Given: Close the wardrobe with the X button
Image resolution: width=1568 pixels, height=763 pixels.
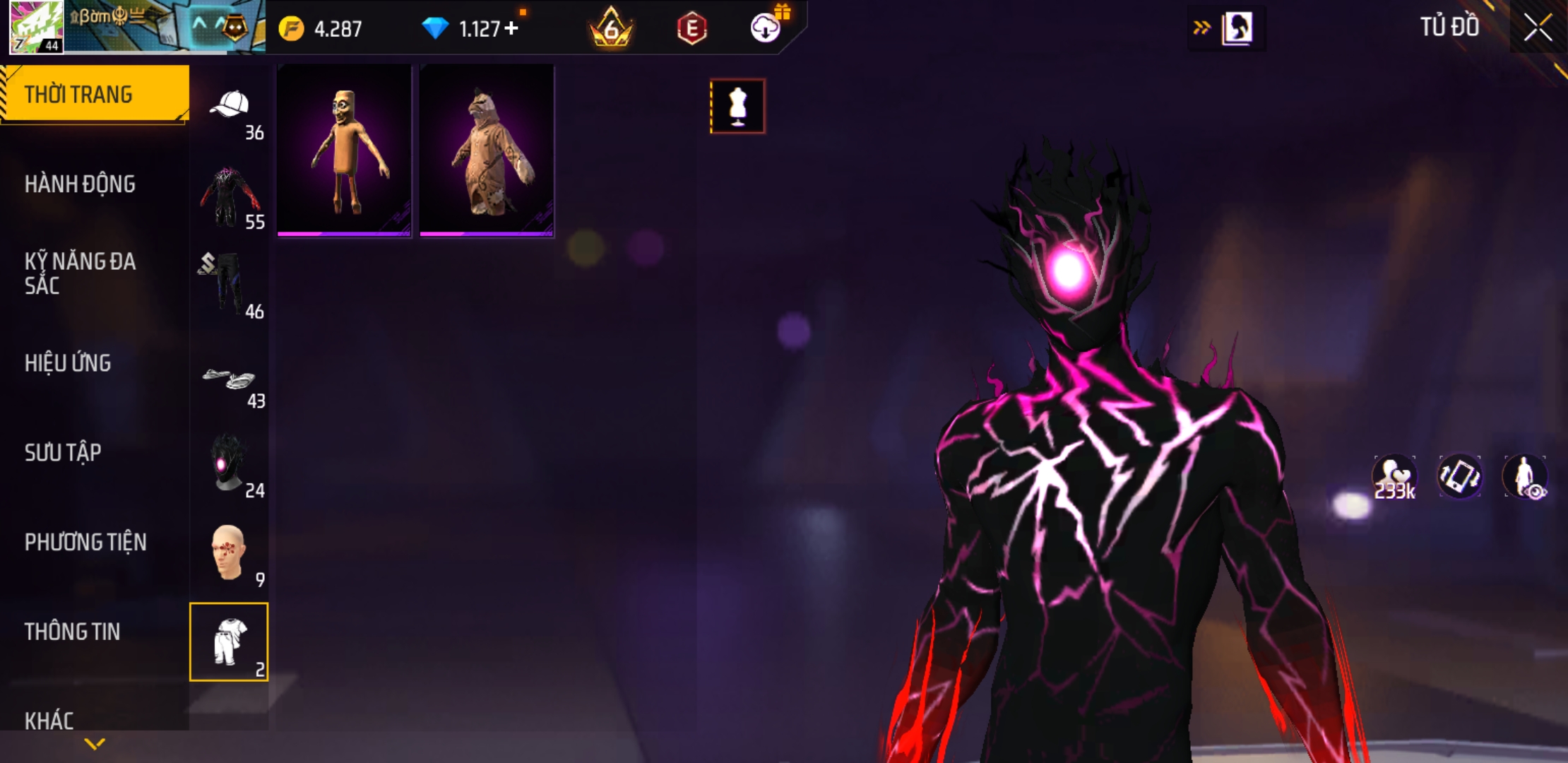Looking at the screenshot, I should click(1538, 28).
